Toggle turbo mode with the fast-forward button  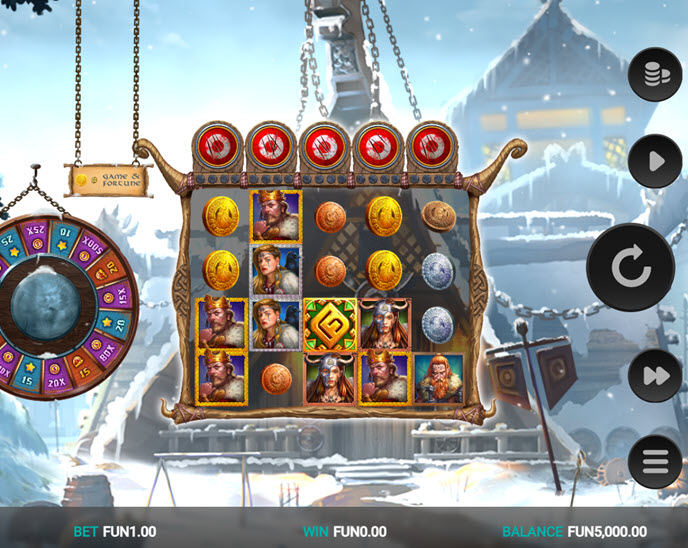click(655, 376)
